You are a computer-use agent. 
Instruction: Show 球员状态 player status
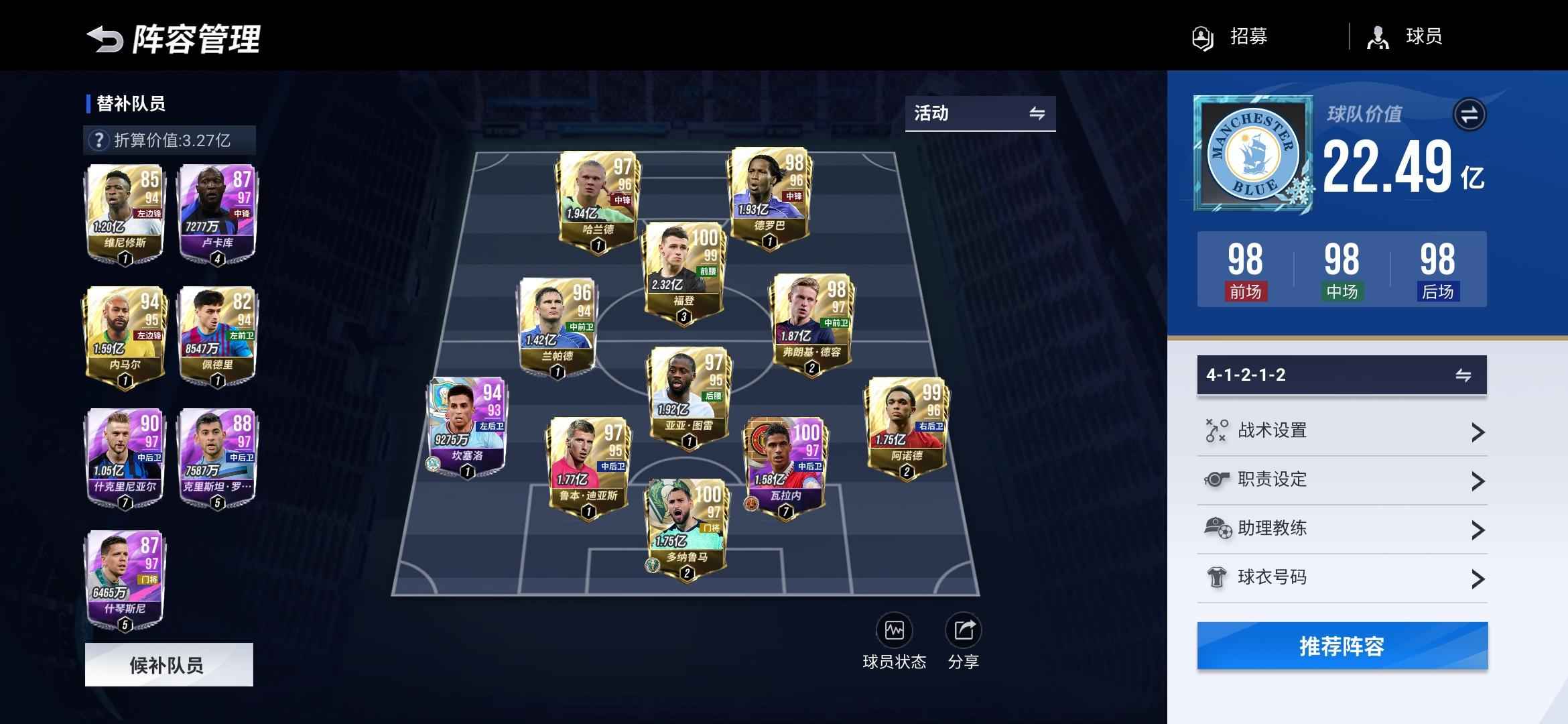click(894, 641)
